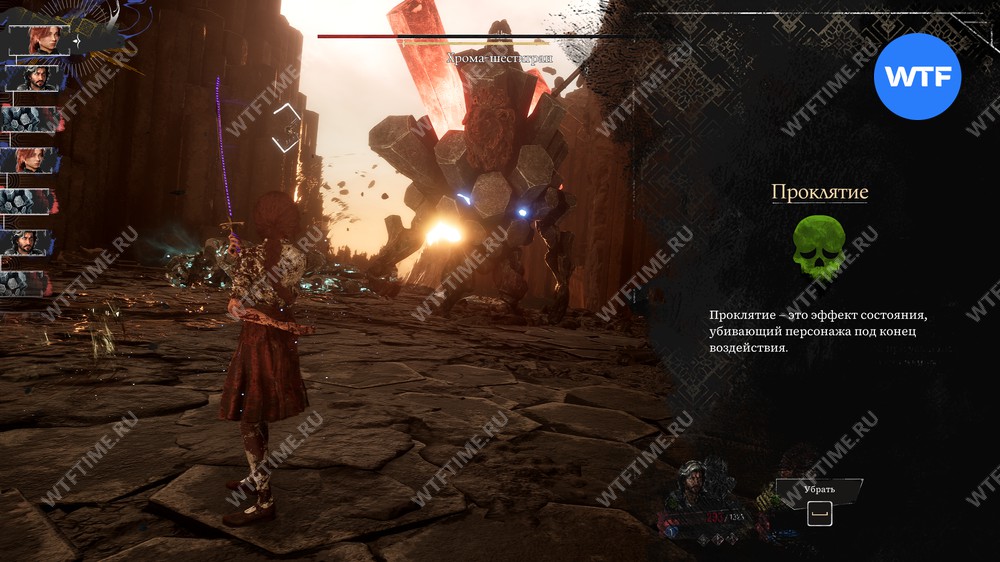Image resolution: width=1000 pixels, height=562 pixels.
Task: Open the blue WTF logo overlay
Action: 917,77
